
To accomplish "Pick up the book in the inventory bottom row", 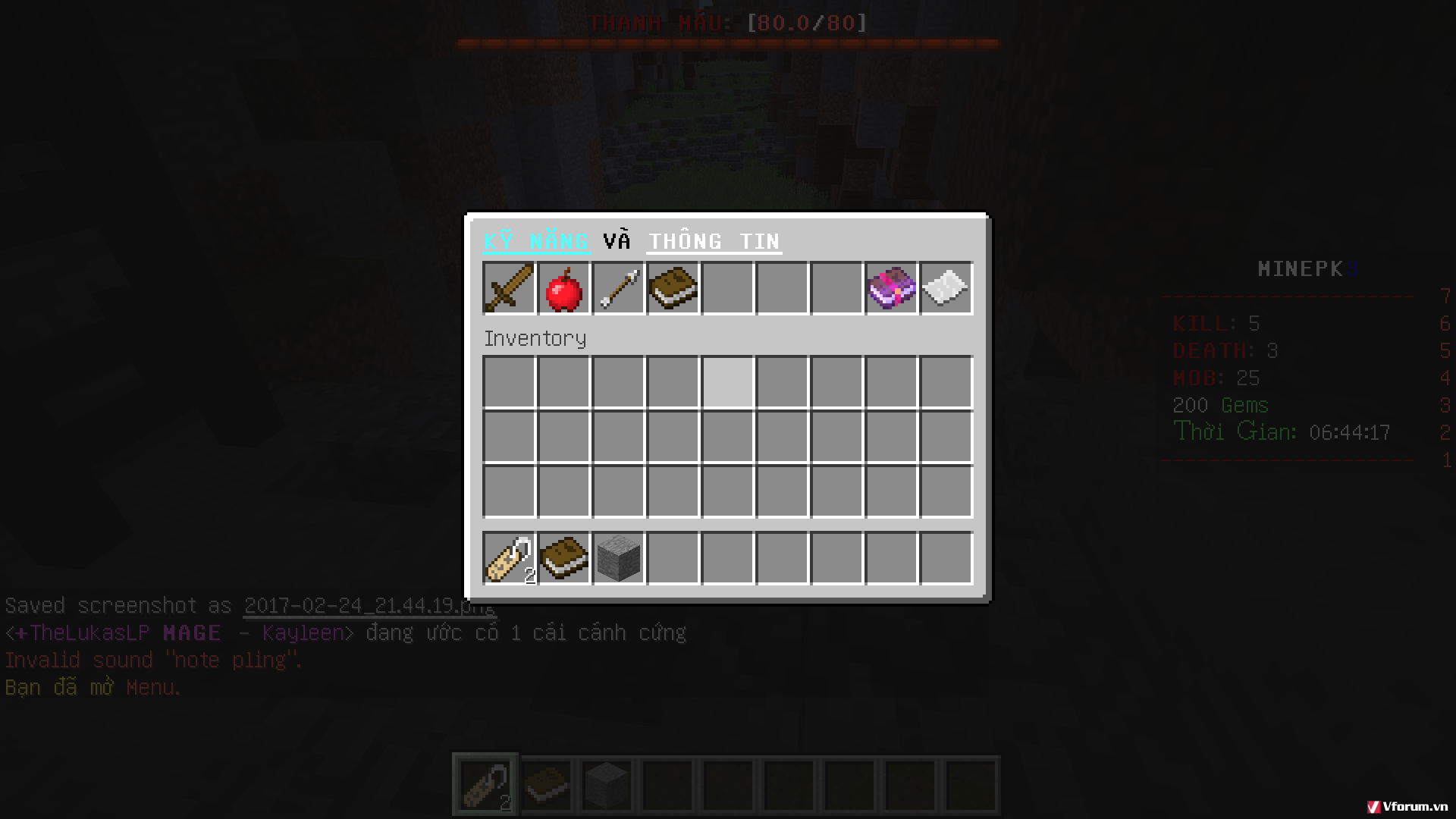I will (563, 559).
